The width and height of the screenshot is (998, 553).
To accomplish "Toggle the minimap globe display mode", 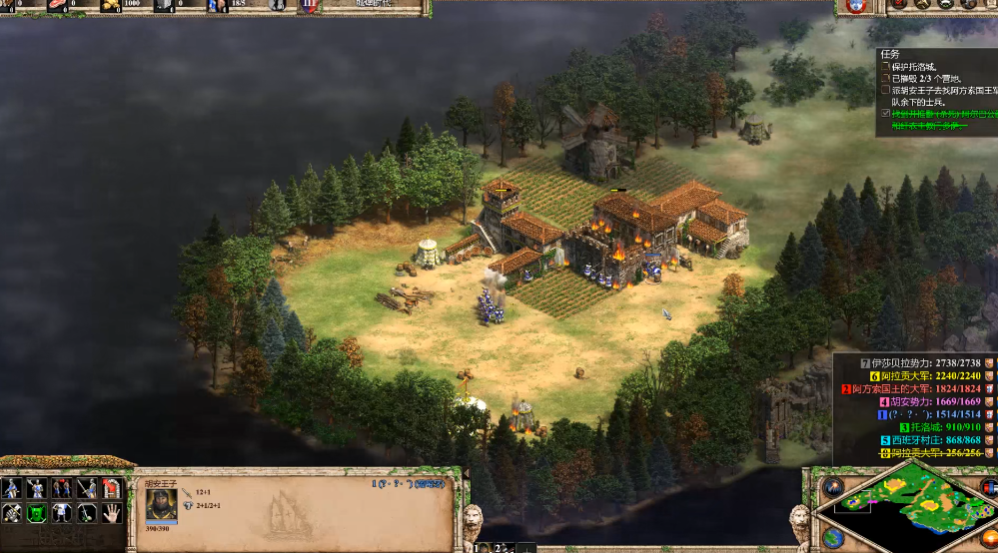I will pyautogui.click(x=833, y=537).
